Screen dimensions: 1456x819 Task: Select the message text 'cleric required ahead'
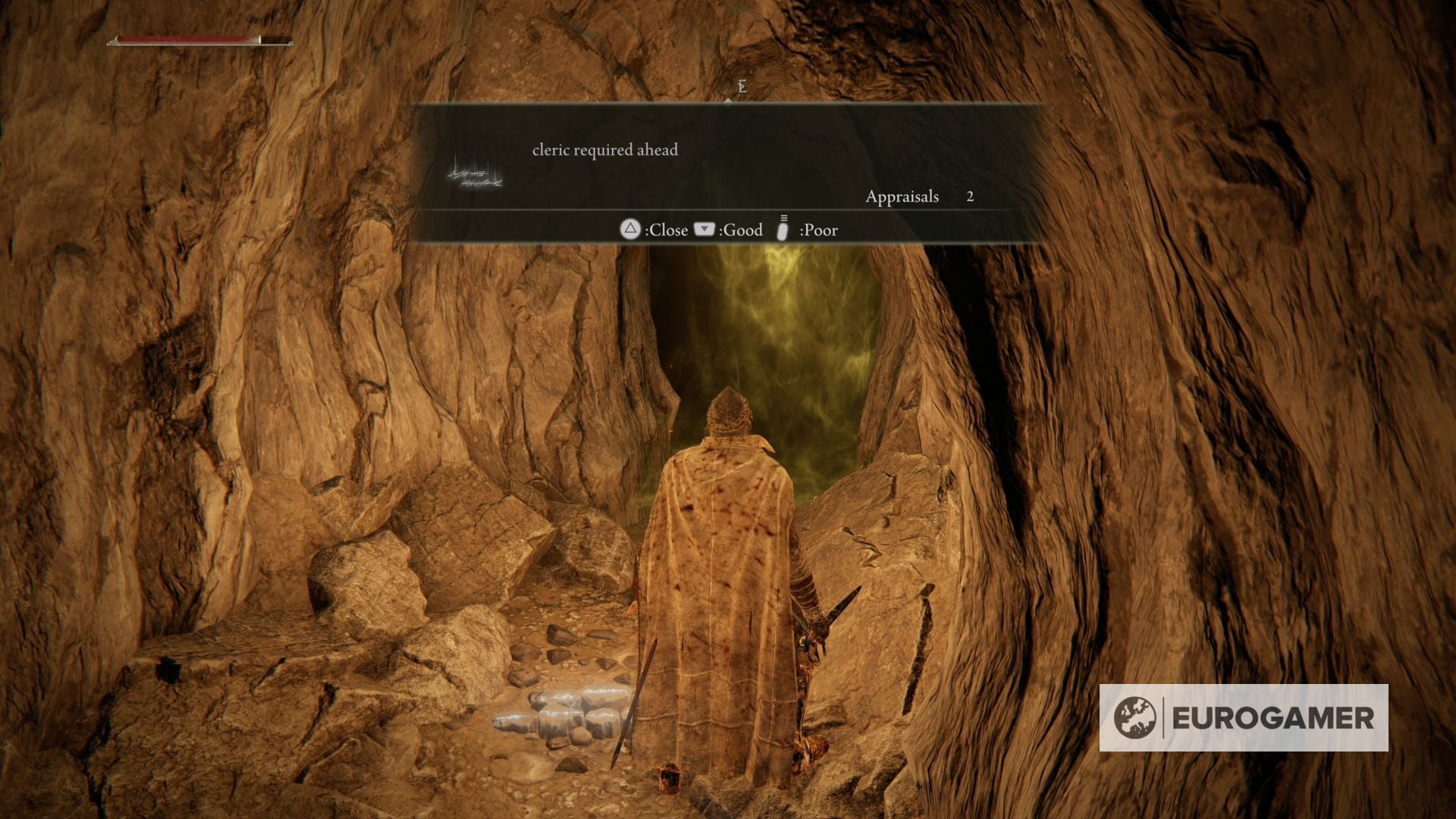coord(603,150)
